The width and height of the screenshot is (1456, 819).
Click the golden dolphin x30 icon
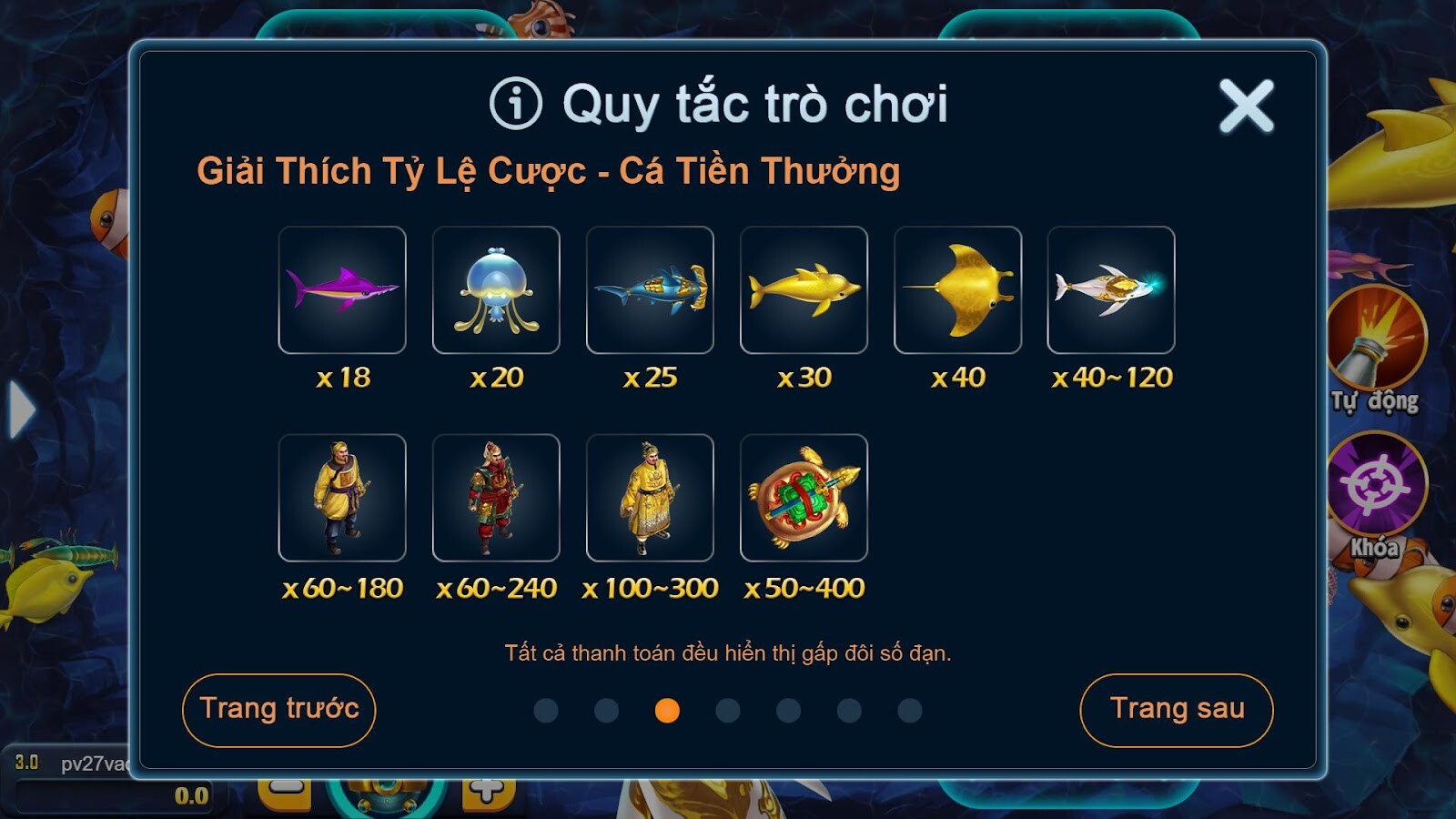803,291
